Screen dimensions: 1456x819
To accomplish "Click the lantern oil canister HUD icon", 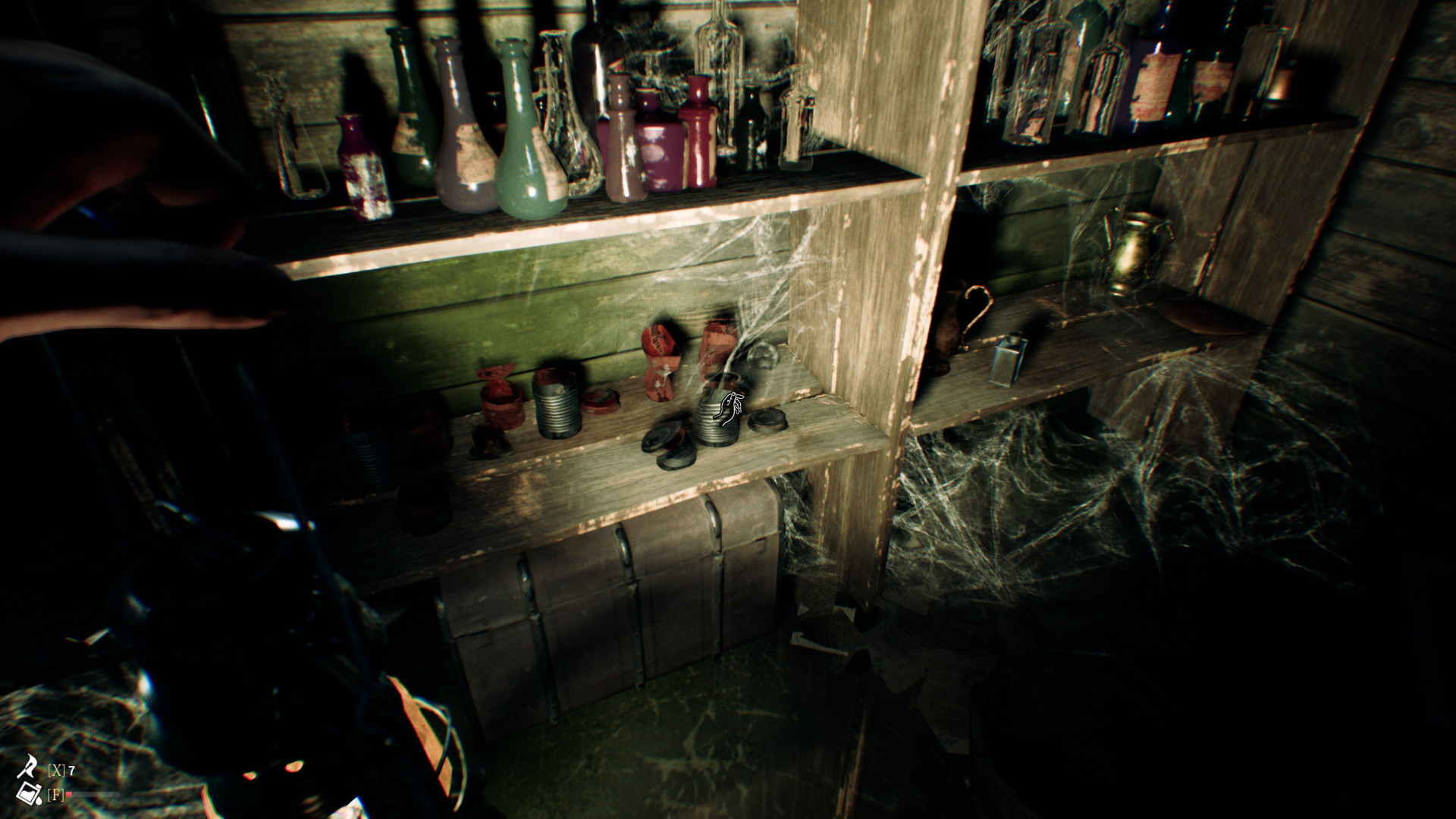I will (27, 793).
